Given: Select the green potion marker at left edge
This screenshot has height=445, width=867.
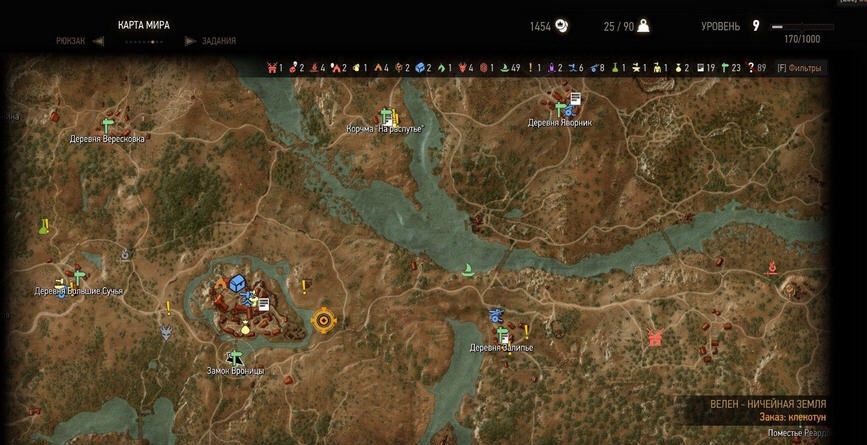Looking at the screenshot, I should pyautogui.click(x=45, y=227).
